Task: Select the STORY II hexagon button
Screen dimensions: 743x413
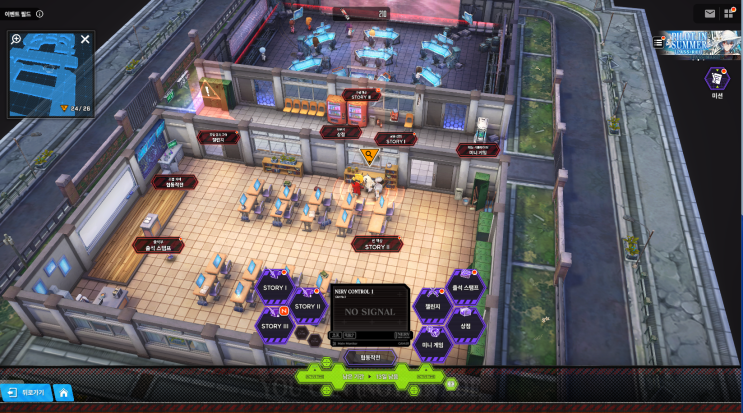Action: (306, 305)
